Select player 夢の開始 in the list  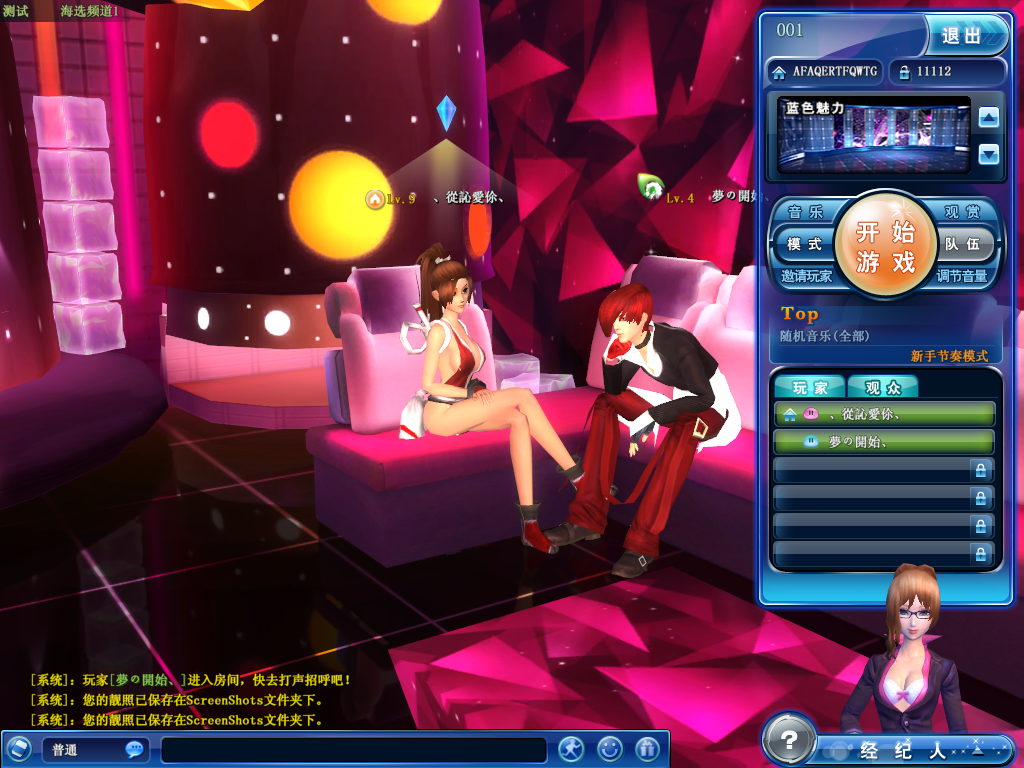884,441
